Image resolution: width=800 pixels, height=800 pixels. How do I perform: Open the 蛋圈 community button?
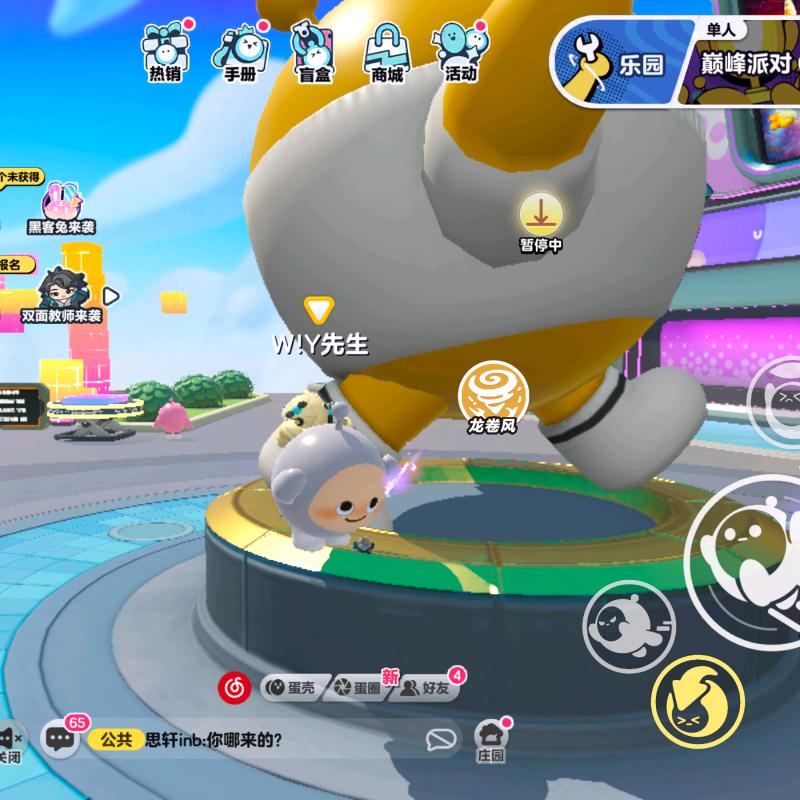pyautogui.click(x=359, y=687)
